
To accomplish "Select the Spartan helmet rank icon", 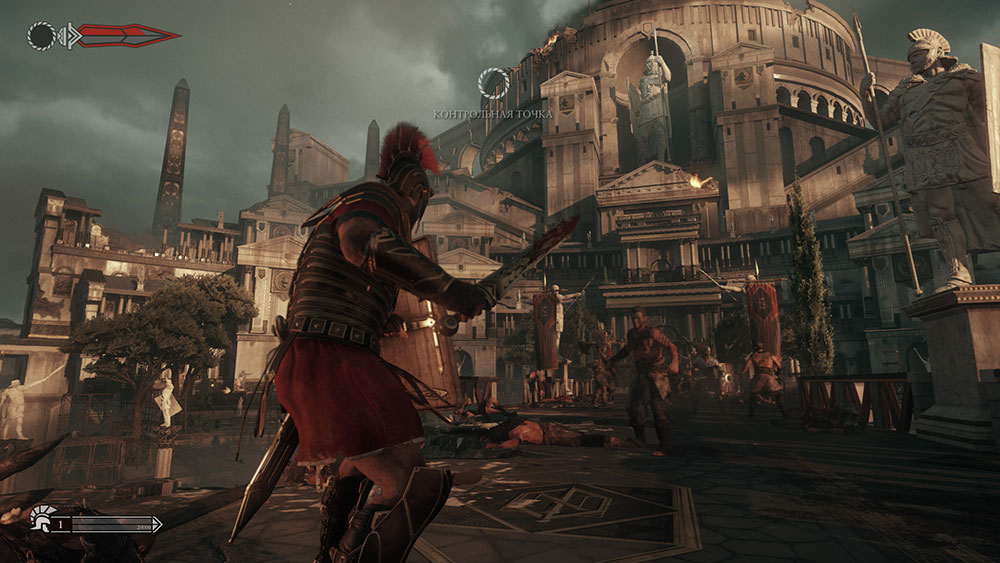I will pyautogui.click(x=42, y=518).
